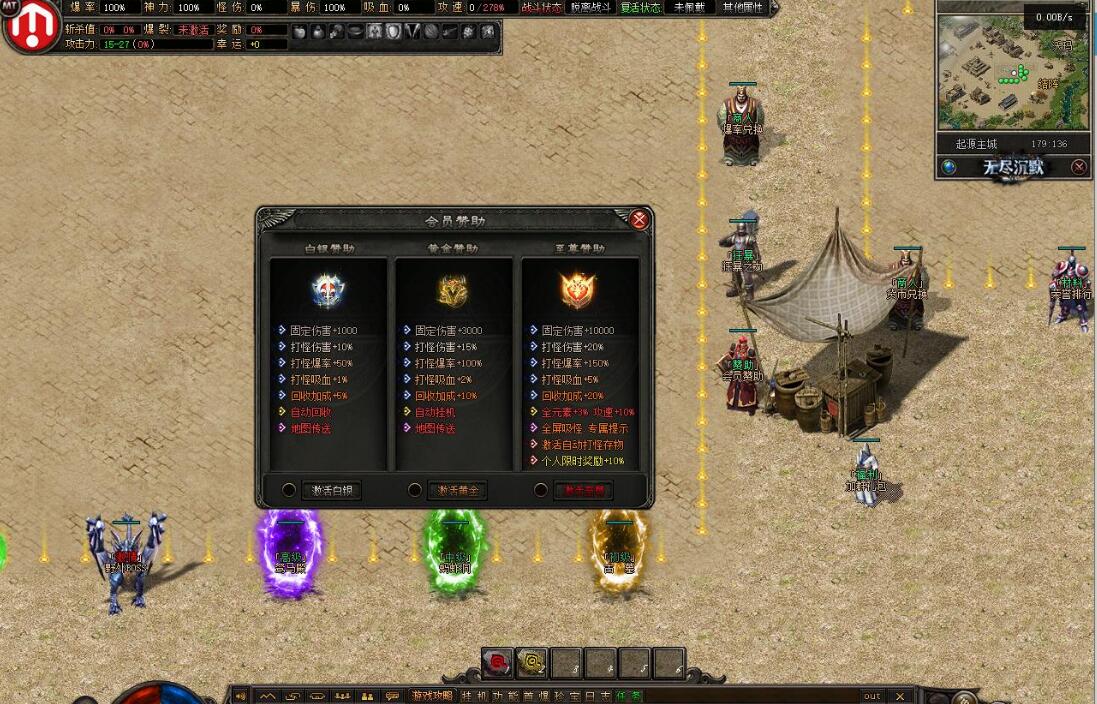Click the 激活黄金 gold activation button
Image resolution: width=1097 pixels, height=704 pixels.
[457, 490]
